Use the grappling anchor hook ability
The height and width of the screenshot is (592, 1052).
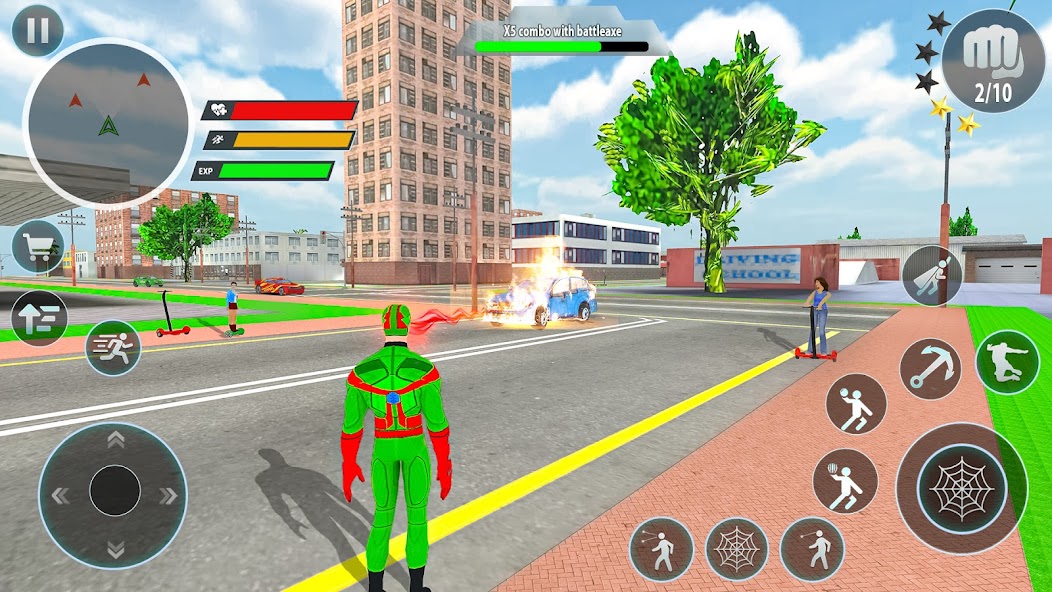coord(930,369)
